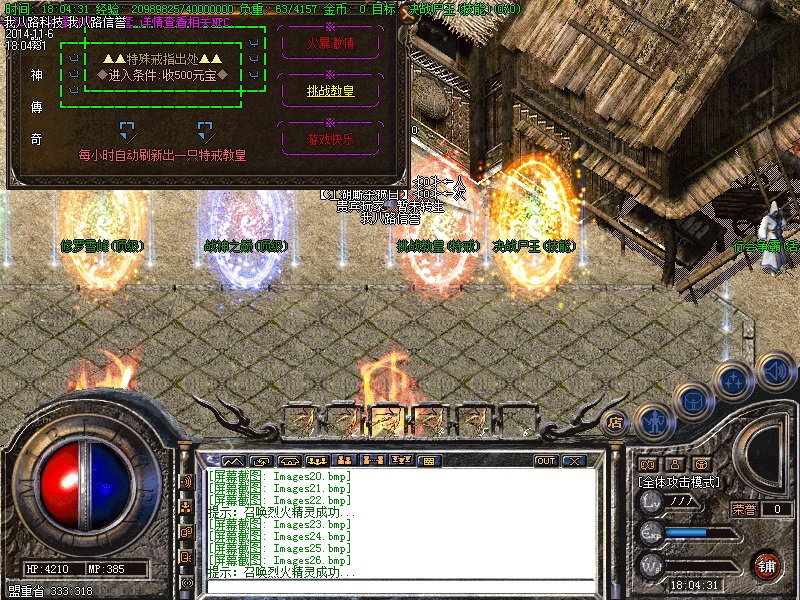Focus the chat text input field
Screen dimensions: 800x600
point(400,588)
